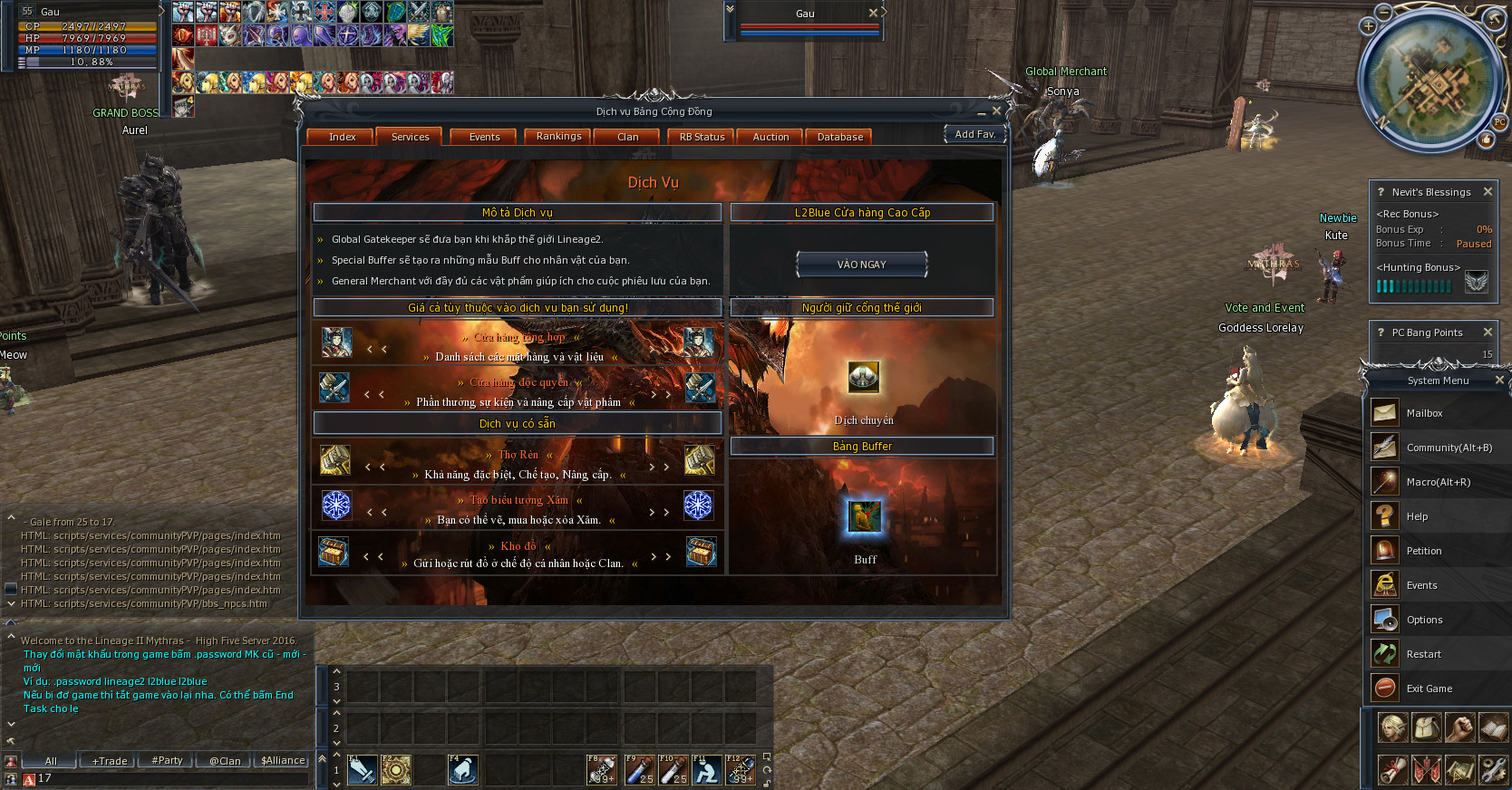Click the Dịch chuyển teleport globe icon
1512x790 pixels.
click(x=862, y=378)
